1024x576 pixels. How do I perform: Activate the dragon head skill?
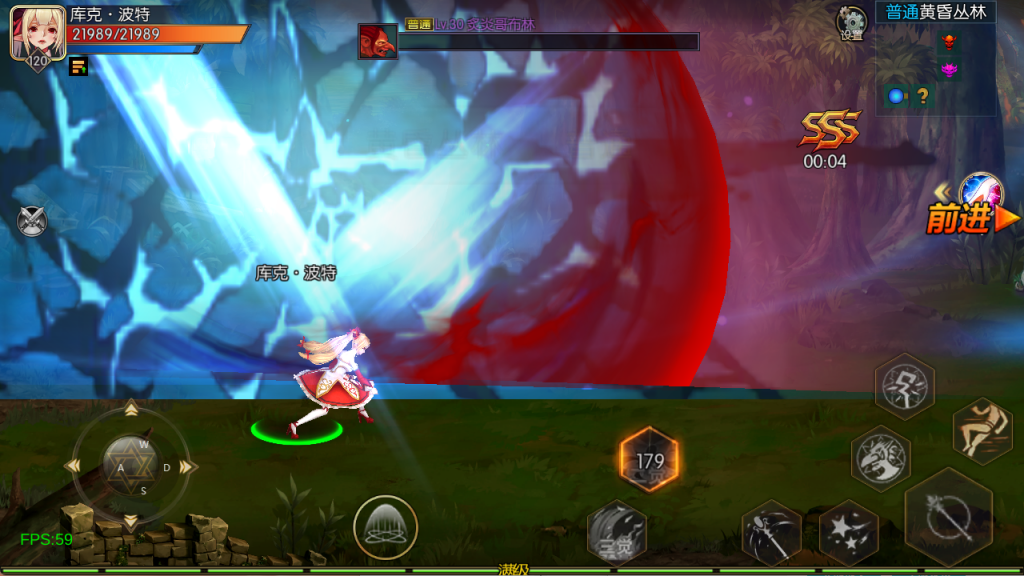pyautogui.click(x=881, y=458)
